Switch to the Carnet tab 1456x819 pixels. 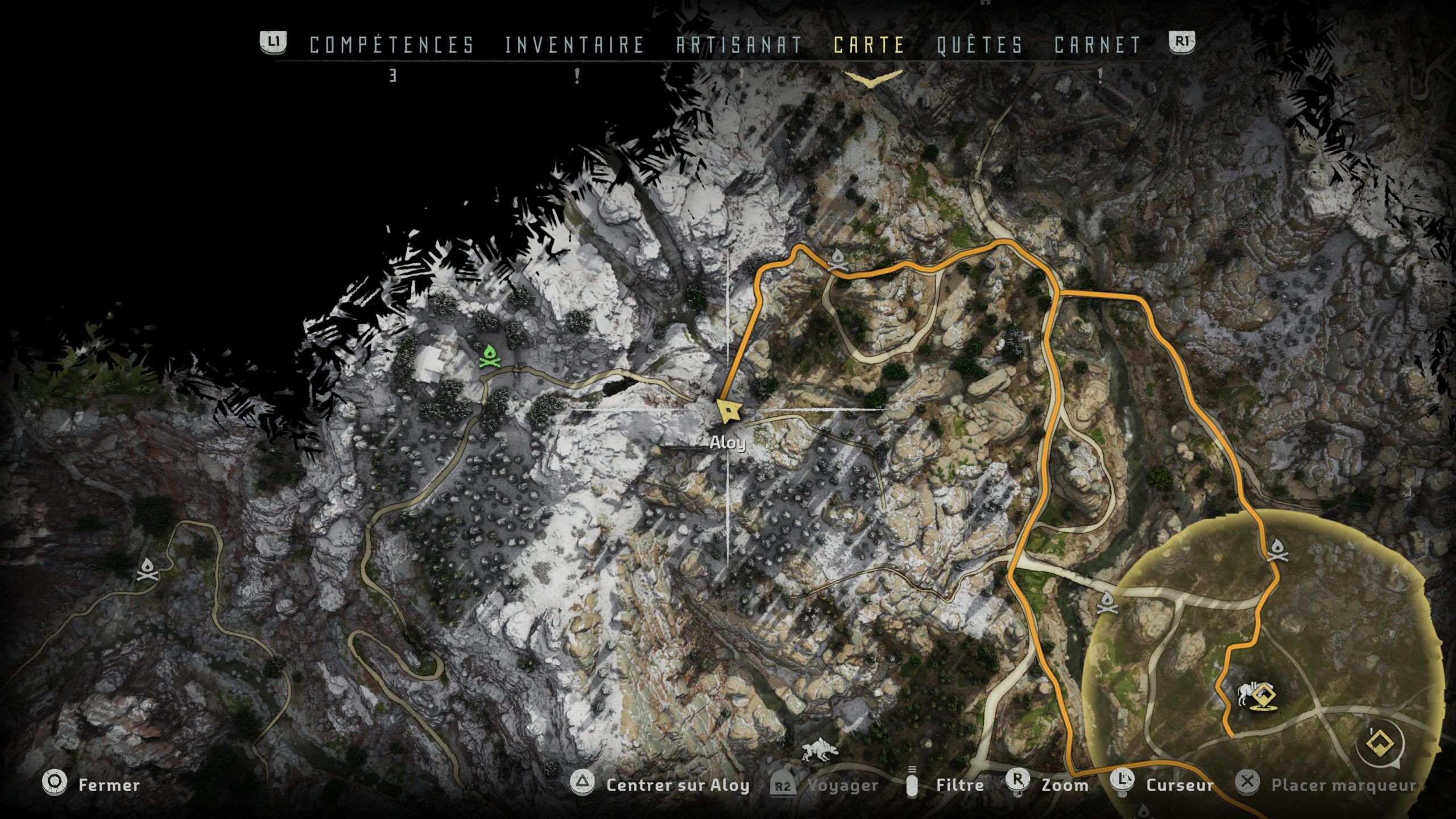[x=1097, y=45]
